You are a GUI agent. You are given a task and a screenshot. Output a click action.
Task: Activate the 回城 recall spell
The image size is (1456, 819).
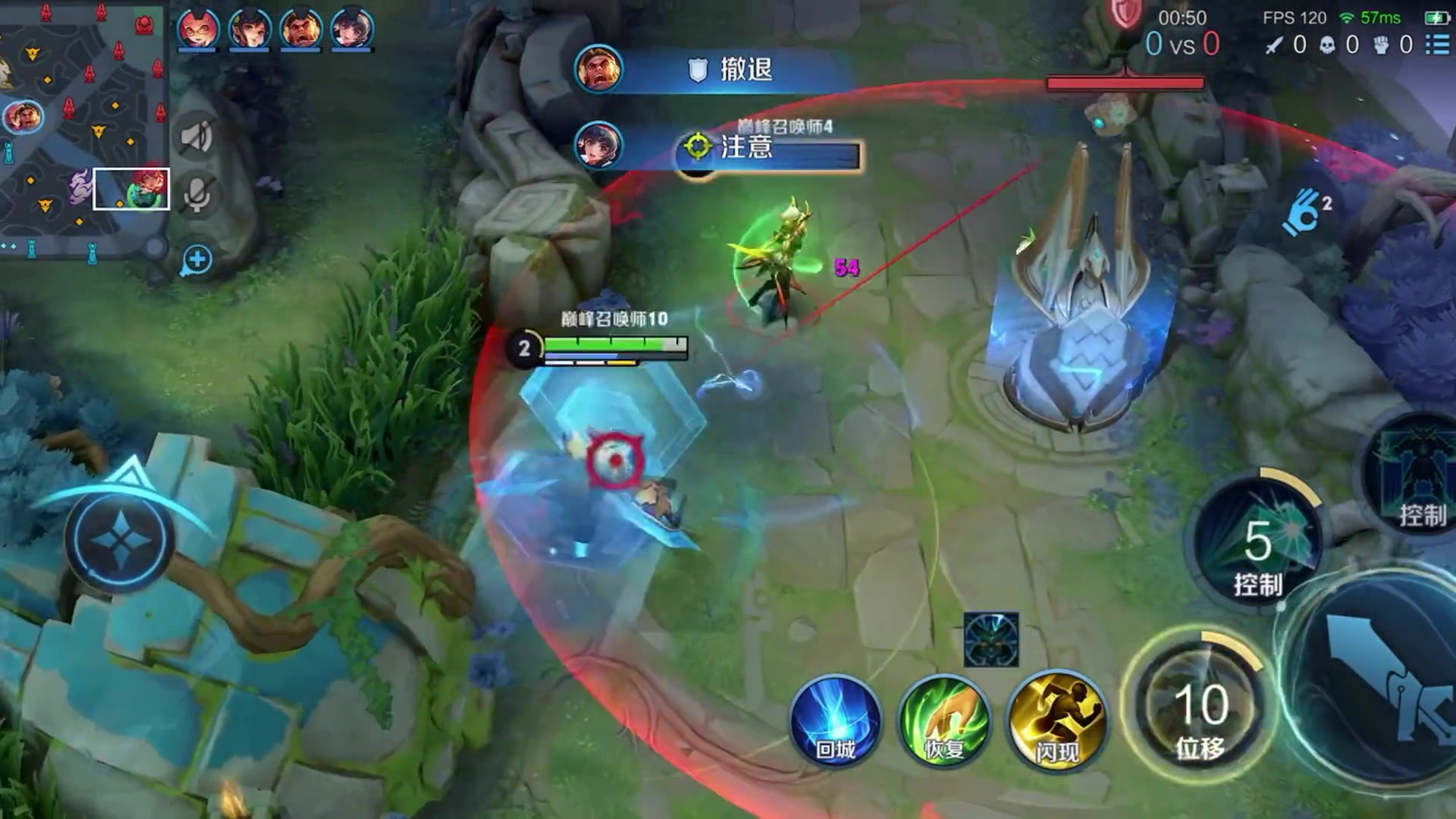836,720
